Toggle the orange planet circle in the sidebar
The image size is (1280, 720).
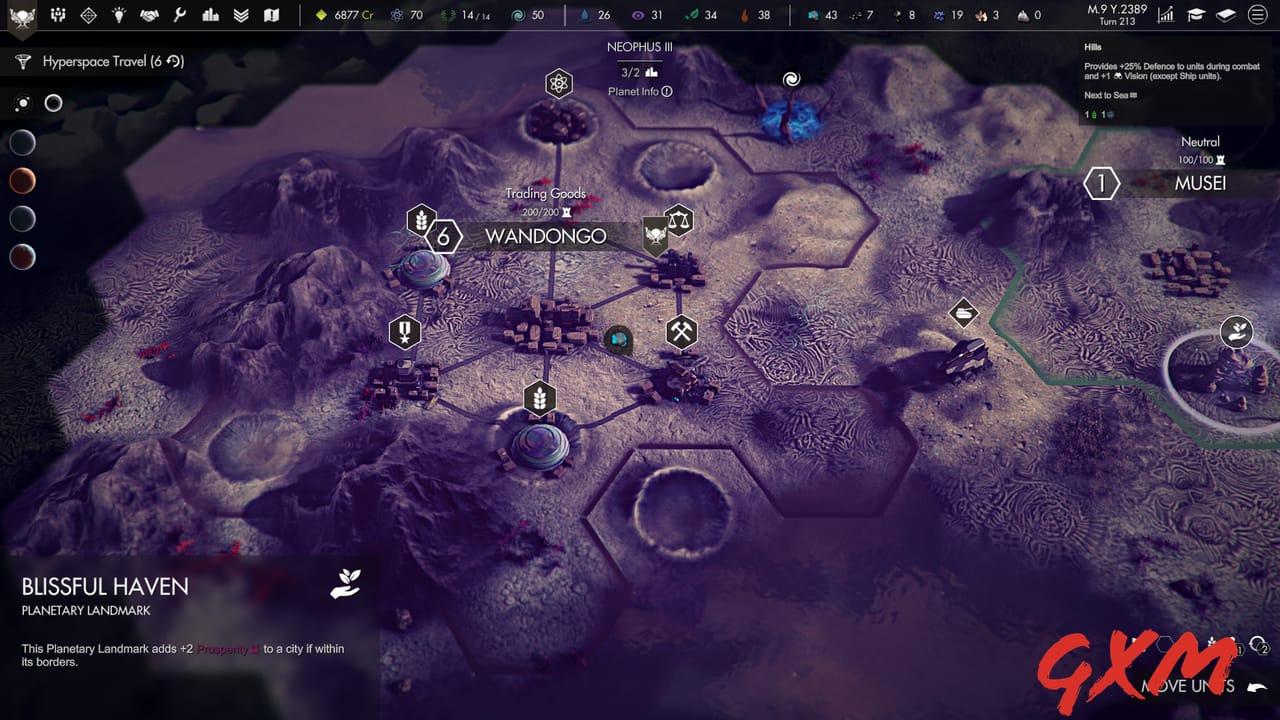pos(22,181)
